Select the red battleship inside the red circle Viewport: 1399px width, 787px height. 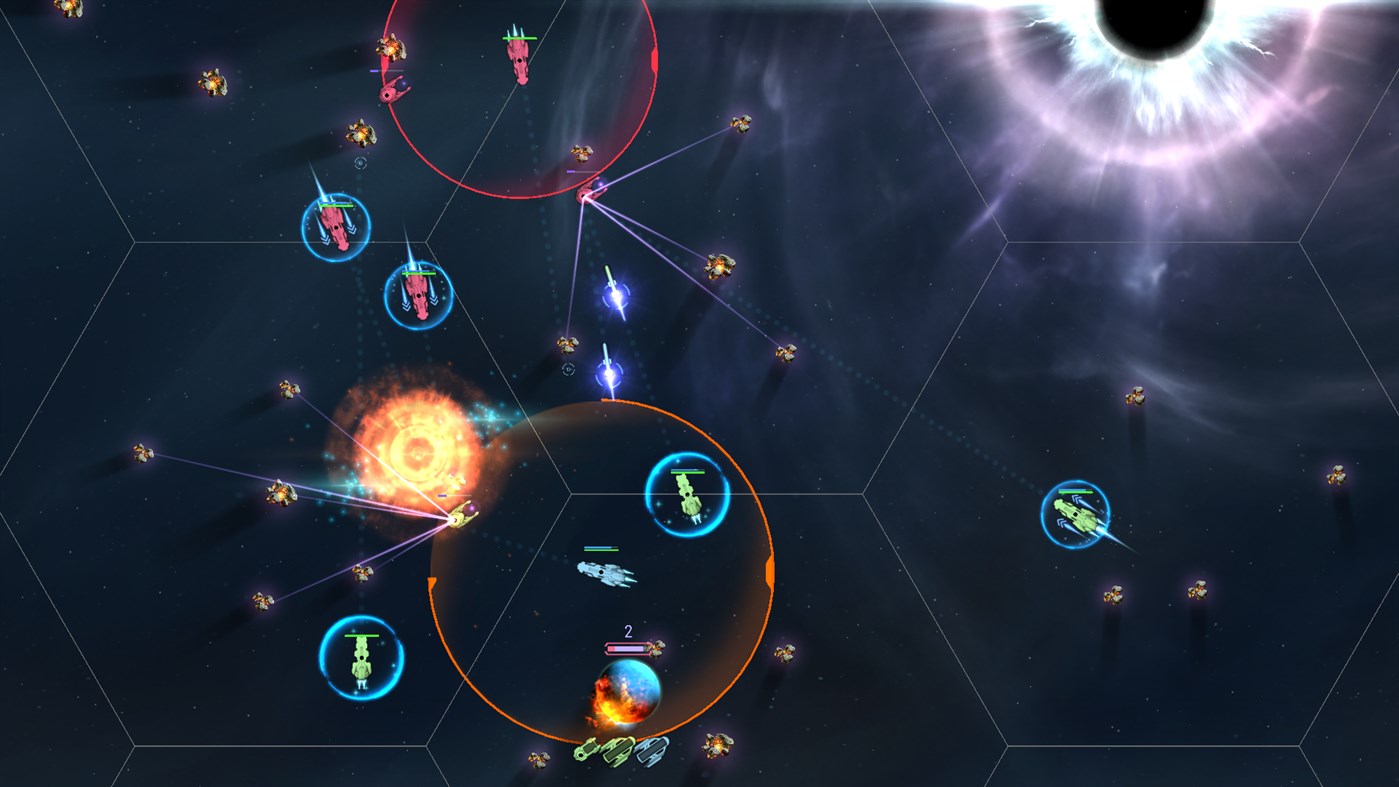(x=518, y=60)
